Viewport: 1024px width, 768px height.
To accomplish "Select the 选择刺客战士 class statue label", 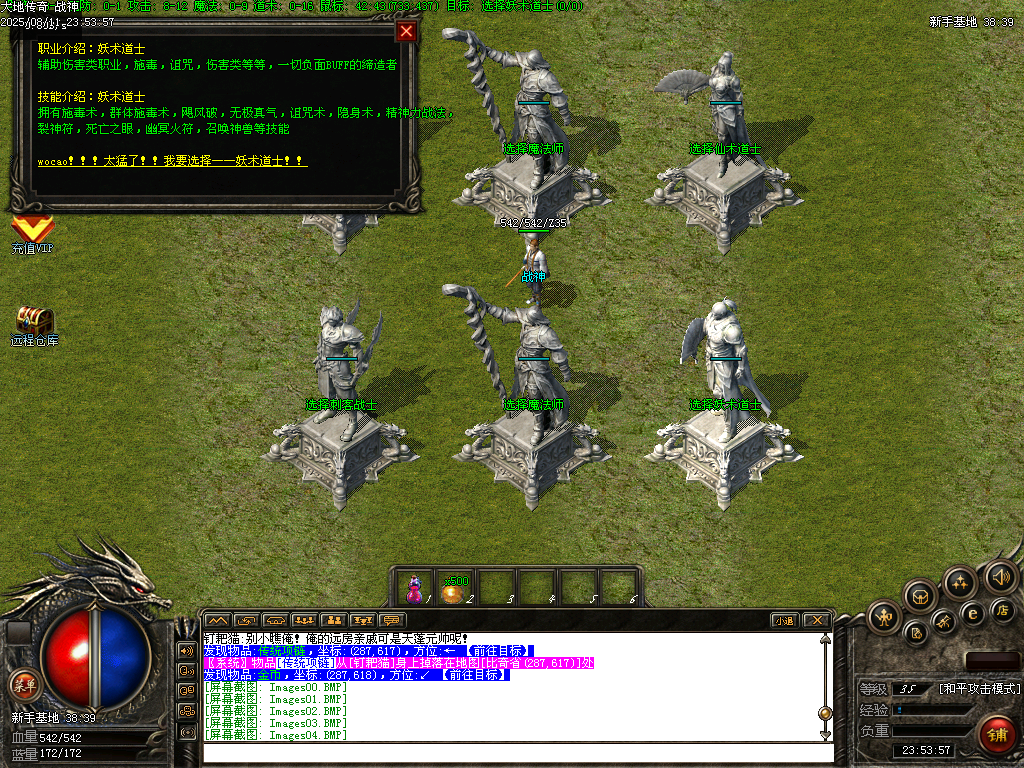I will coord(341,405).
